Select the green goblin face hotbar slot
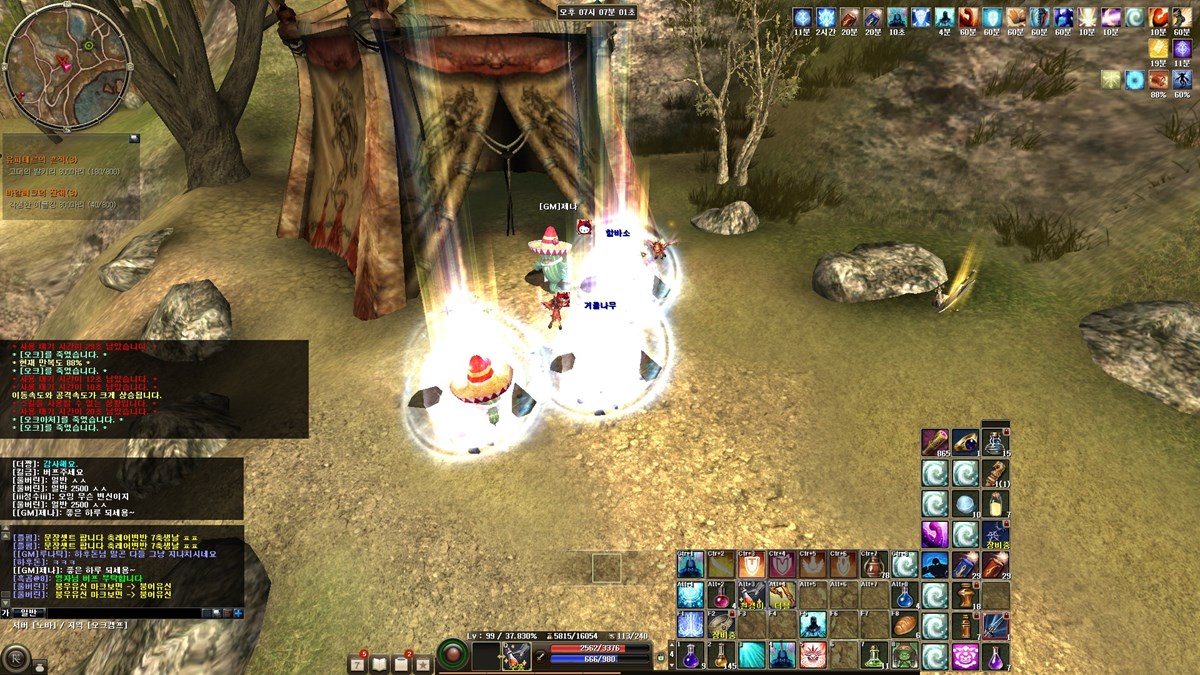This screenshot has width=1200, height=675. tap(904, 656)
